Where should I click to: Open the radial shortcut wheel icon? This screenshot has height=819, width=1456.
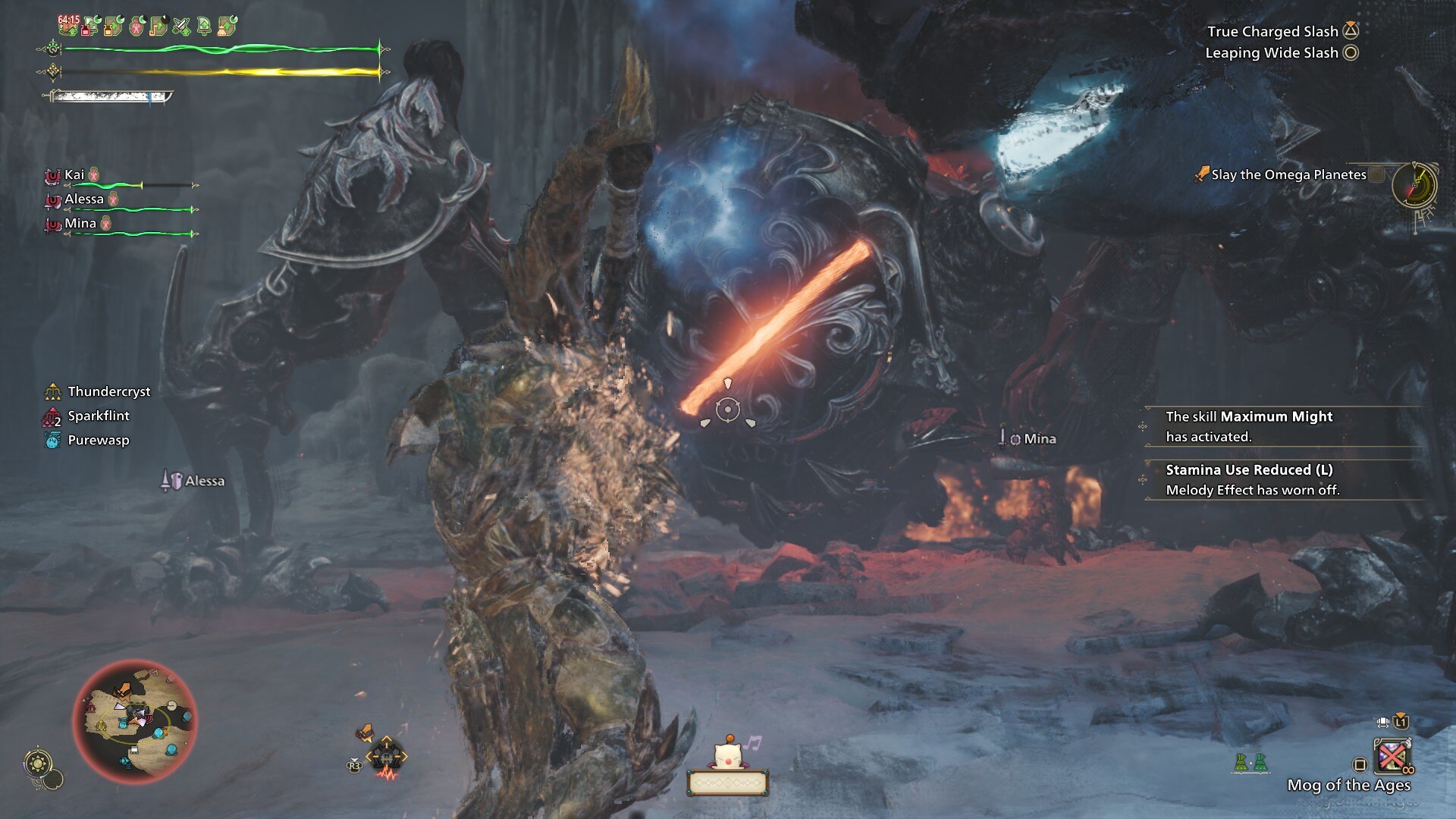(x=386, y=756)
